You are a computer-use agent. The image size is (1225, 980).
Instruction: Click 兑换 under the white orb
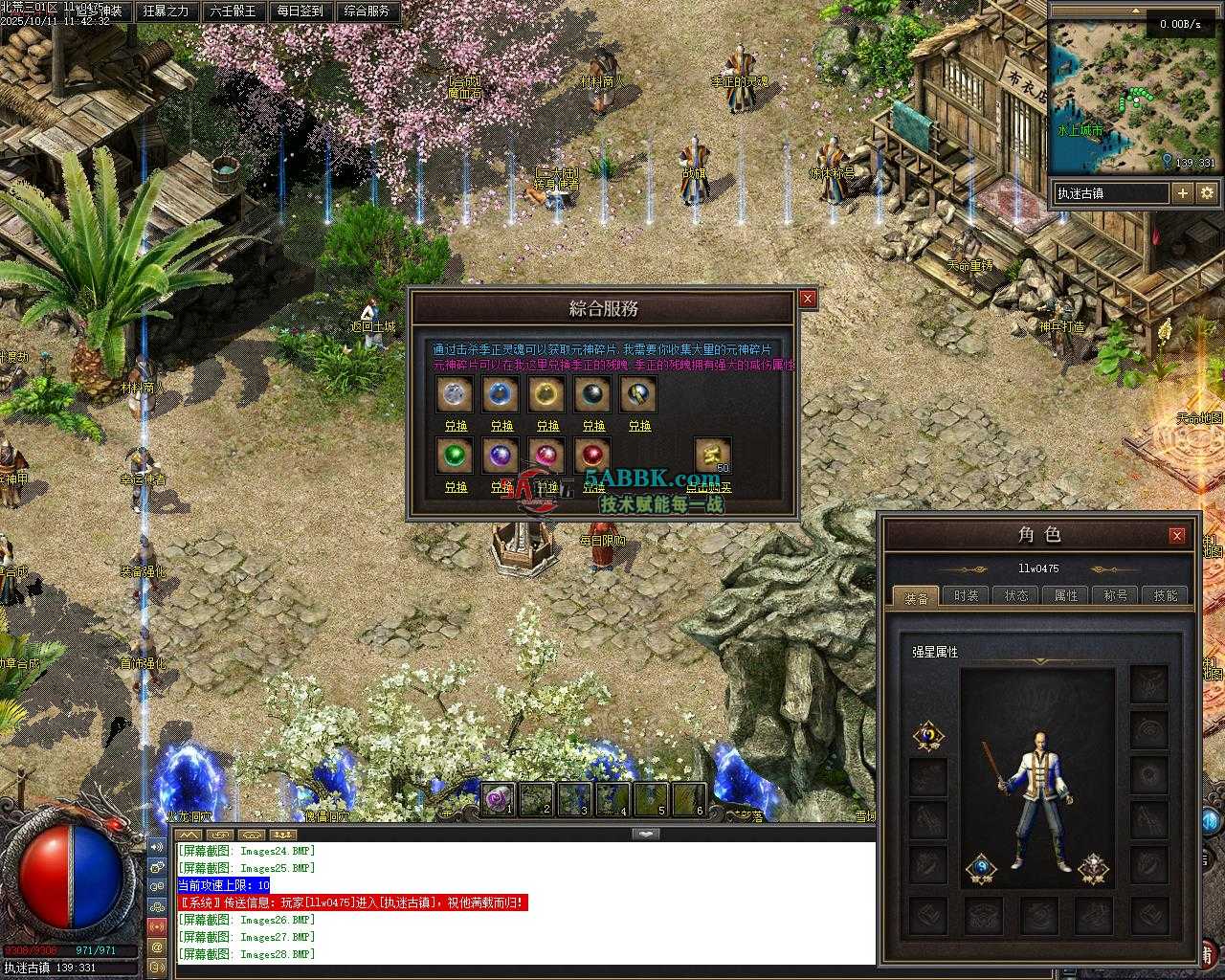[x=456, y=426]
